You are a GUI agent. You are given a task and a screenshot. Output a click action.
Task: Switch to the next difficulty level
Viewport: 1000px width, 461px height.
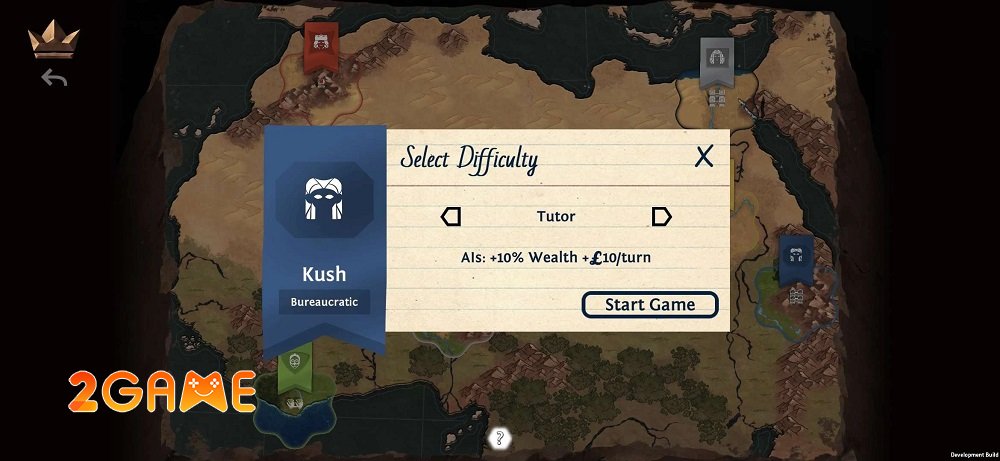(661, 217)
